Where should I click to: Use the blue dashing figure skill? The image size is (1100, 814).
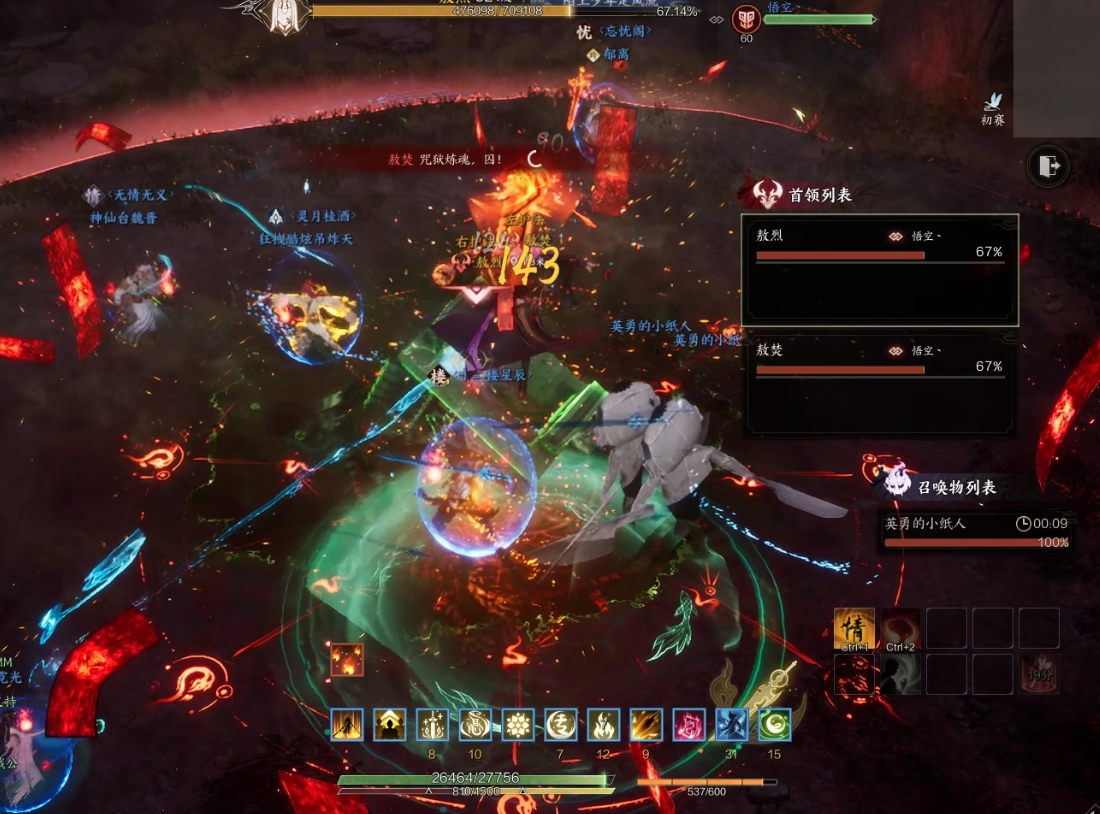click(x=732, y=724)
